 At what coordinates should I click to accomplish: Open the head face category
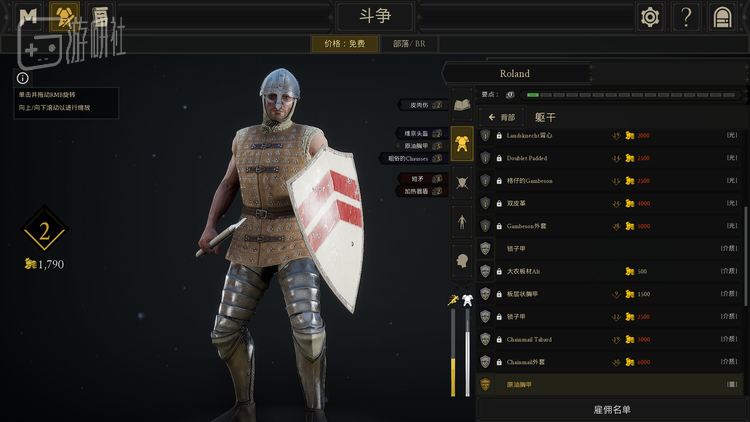pyautogui.click(x=462, y=259)
